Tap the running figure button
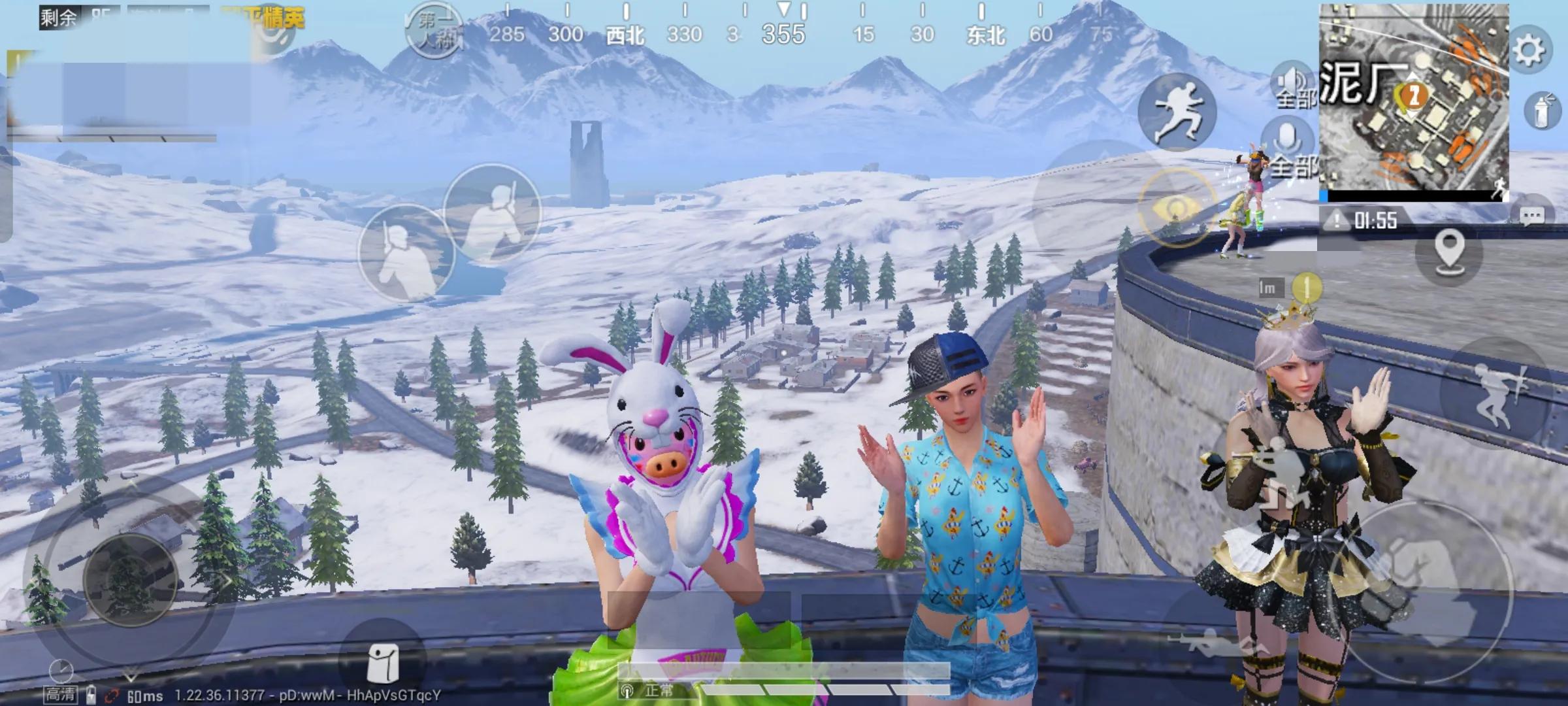This screenshot has height=706, width=1568. pyautogui.click(x=1177, y=112)
